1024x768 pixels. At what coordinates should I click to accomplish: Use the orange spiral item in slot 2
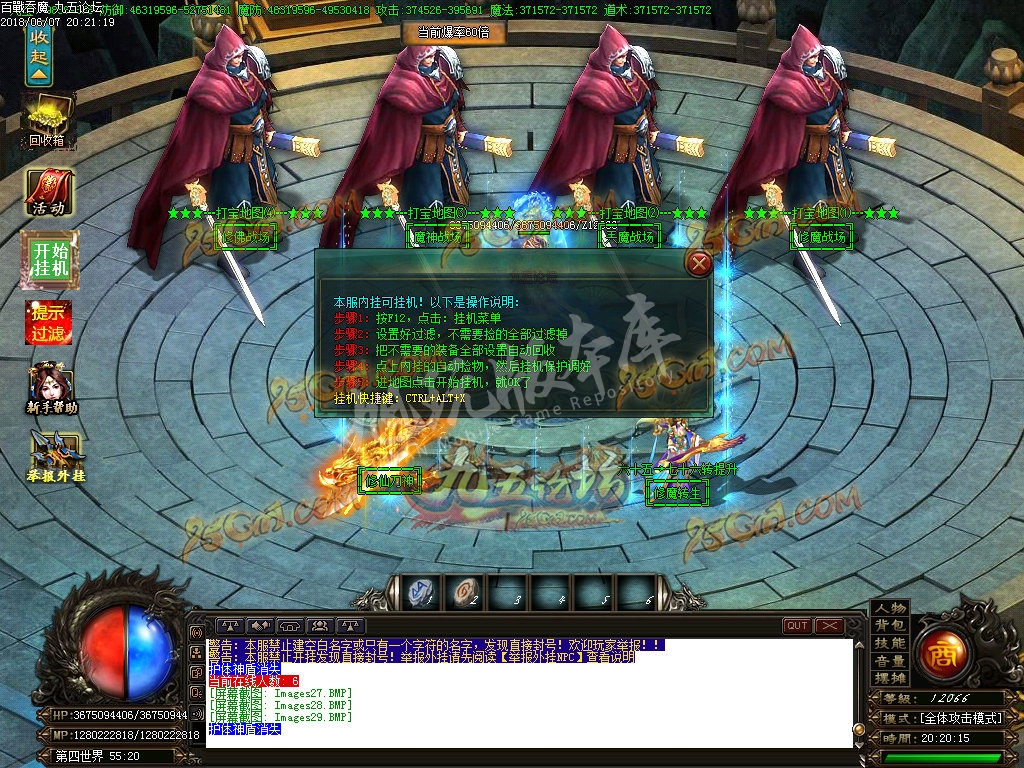point(464,593)
